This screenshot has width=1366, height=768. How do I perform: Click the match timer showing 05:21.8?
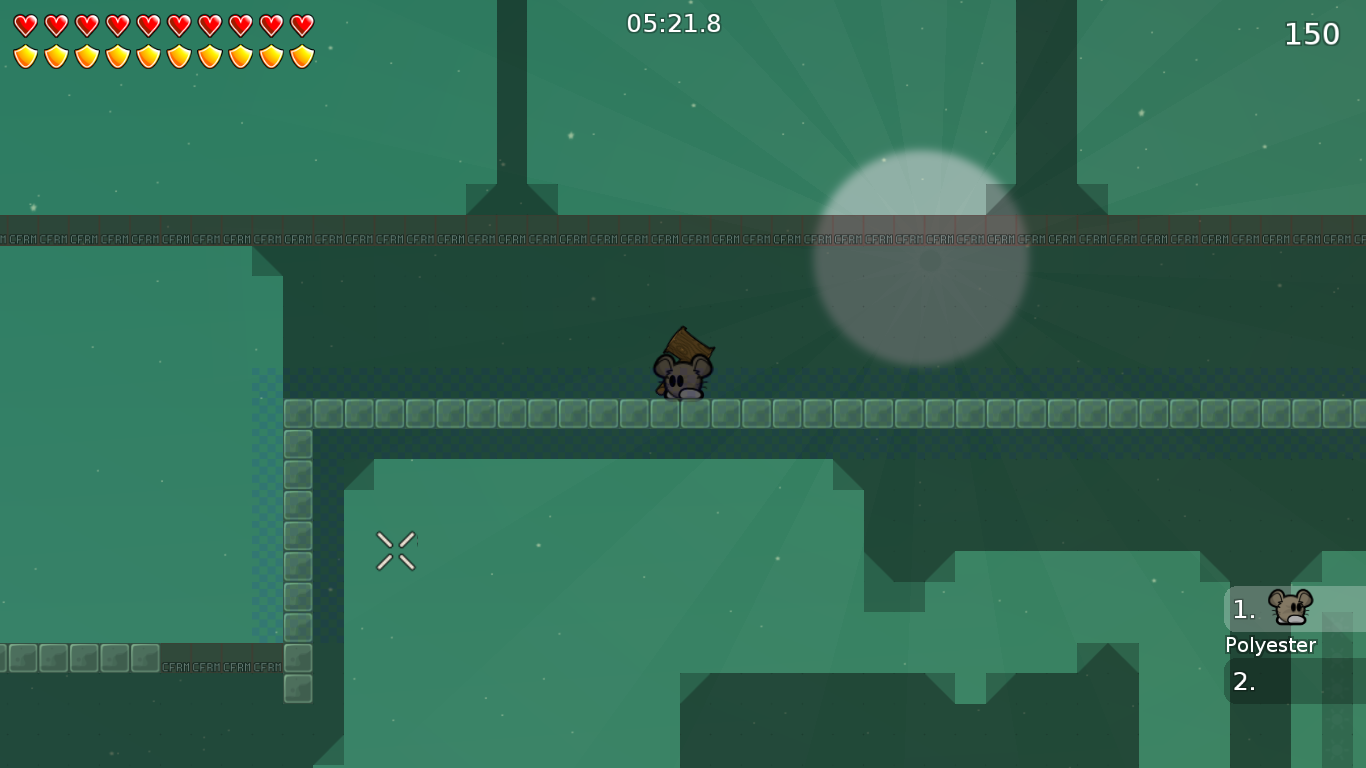672,24
